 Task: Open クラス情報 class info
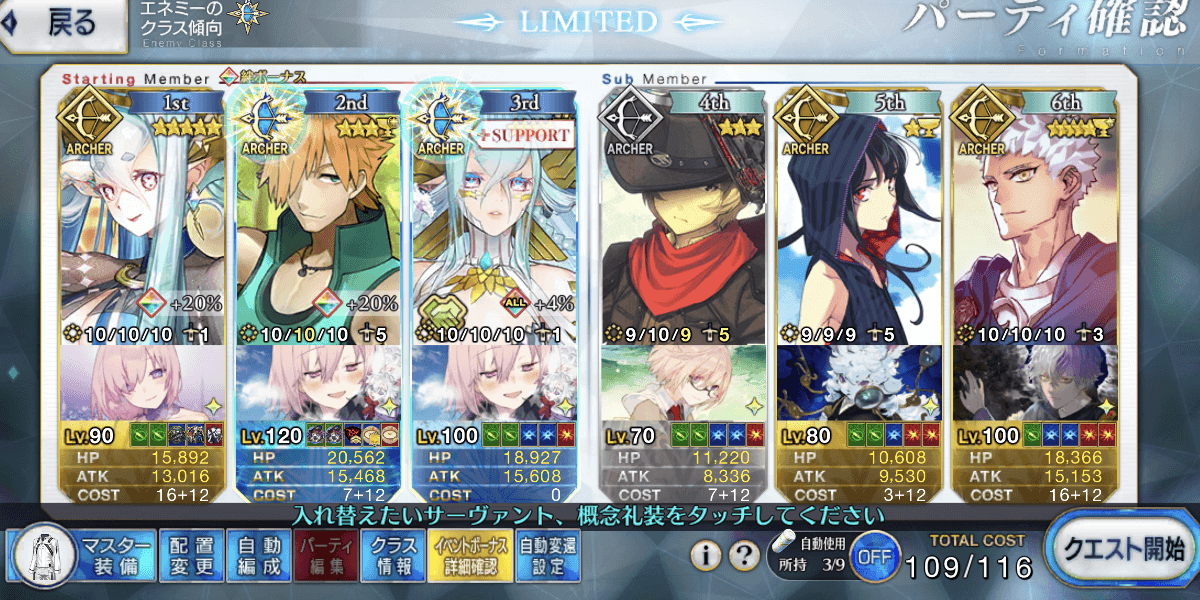click(x=393, y=555)
